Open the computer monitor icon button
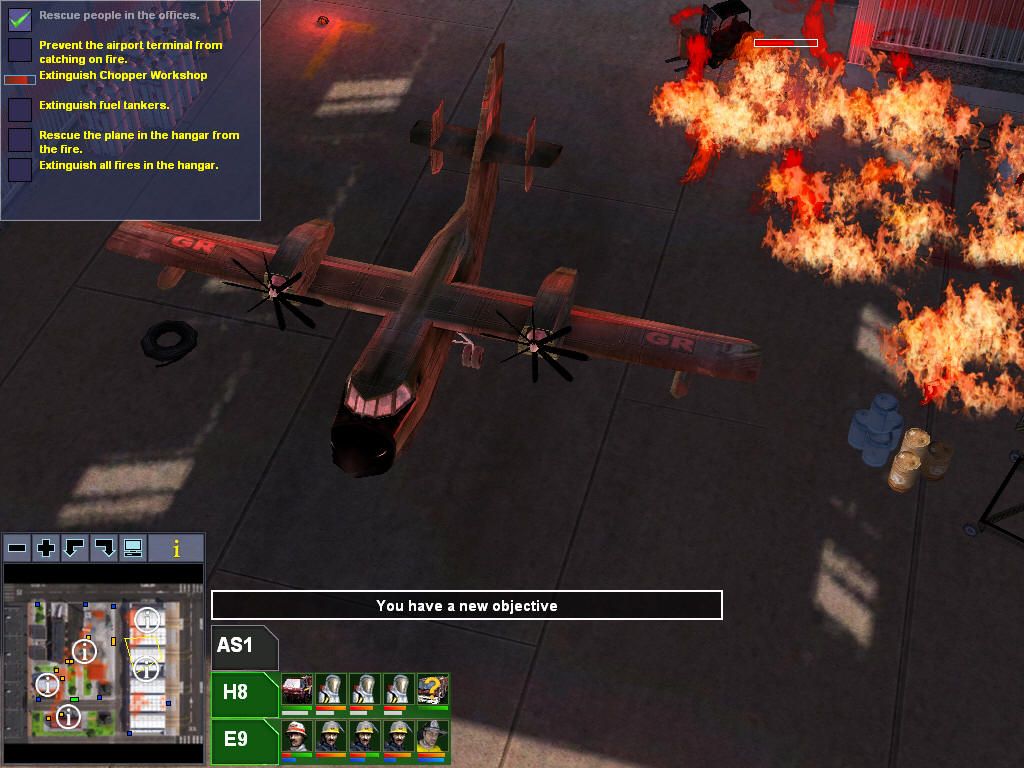 pos(133,548)
